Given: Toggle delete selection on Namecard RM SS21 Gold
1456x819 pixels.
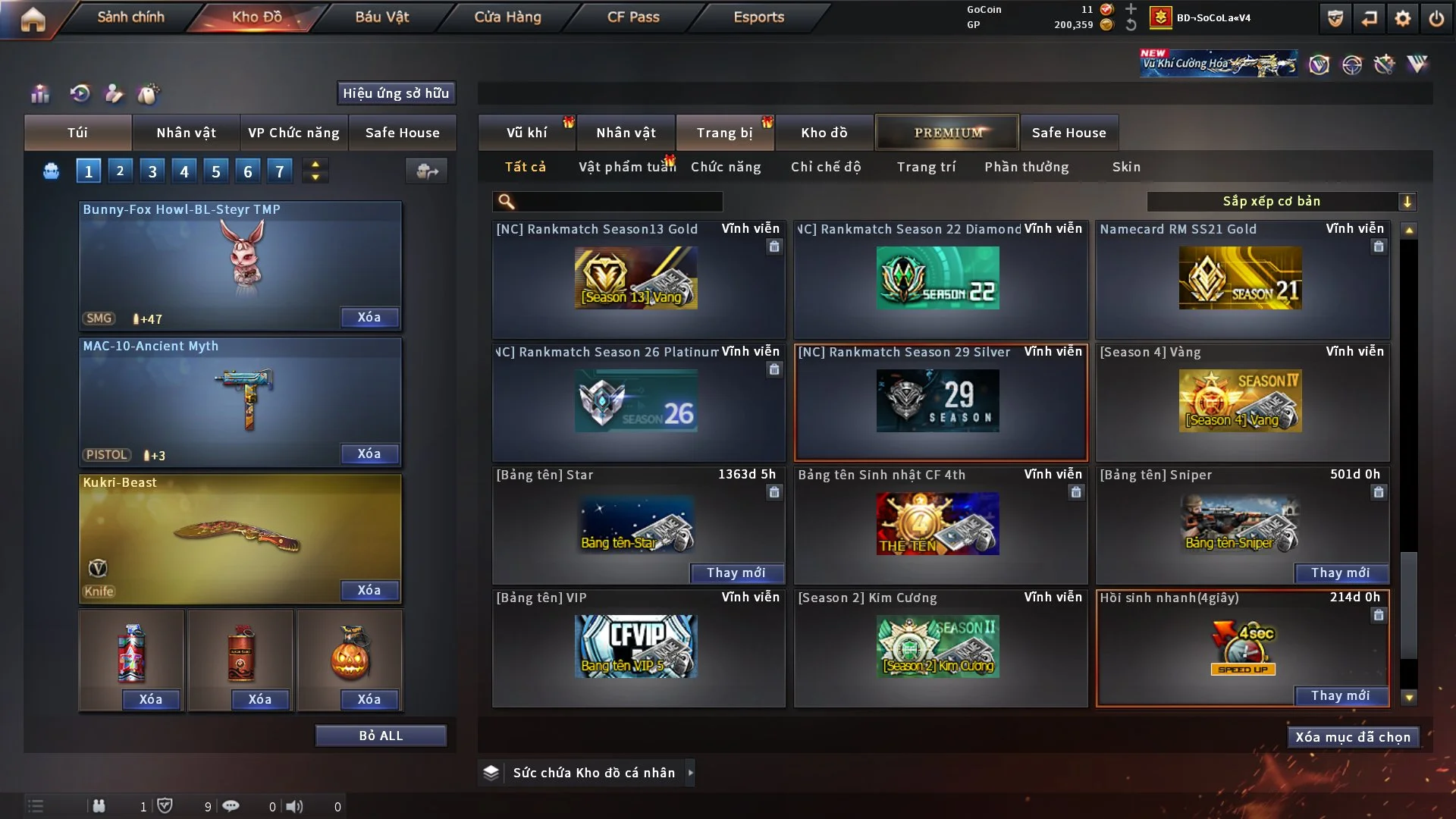Looking at the screenshot, I should (x=1378, y=247).
